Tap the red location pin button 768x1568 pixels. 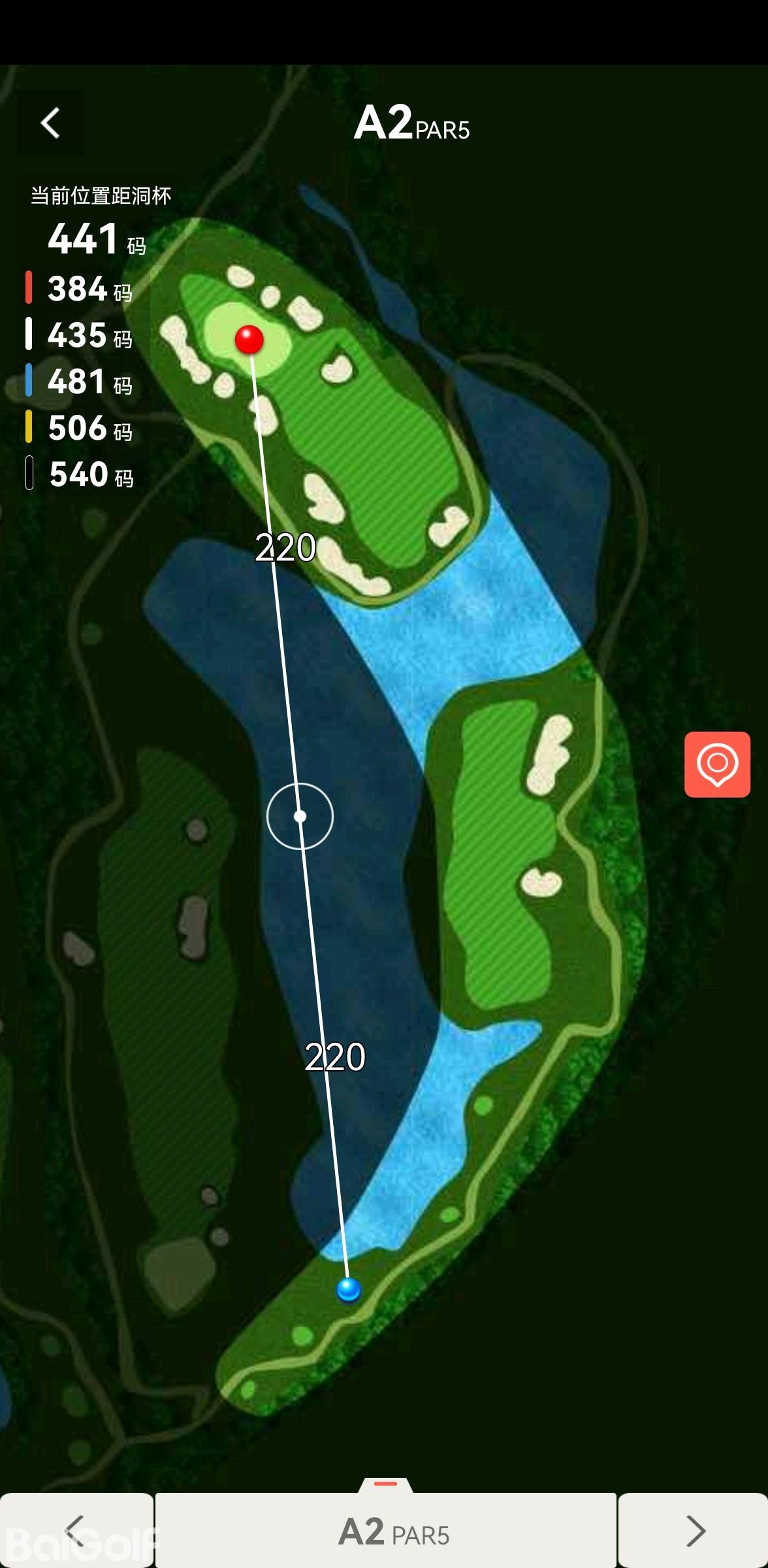pyautogui.click(x=717, y=764)
